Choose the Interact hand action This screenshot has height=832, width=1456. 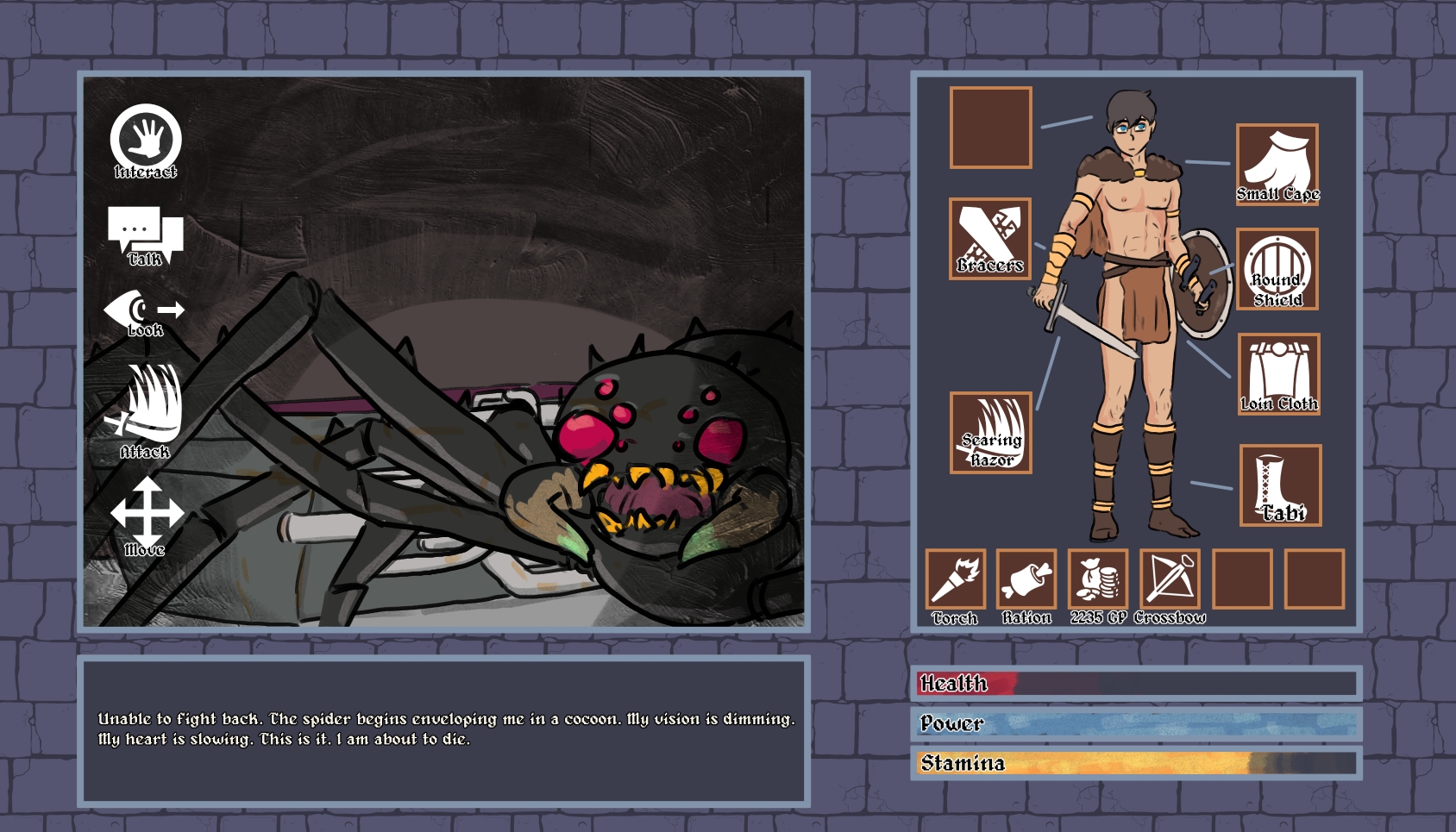point(146,141)
